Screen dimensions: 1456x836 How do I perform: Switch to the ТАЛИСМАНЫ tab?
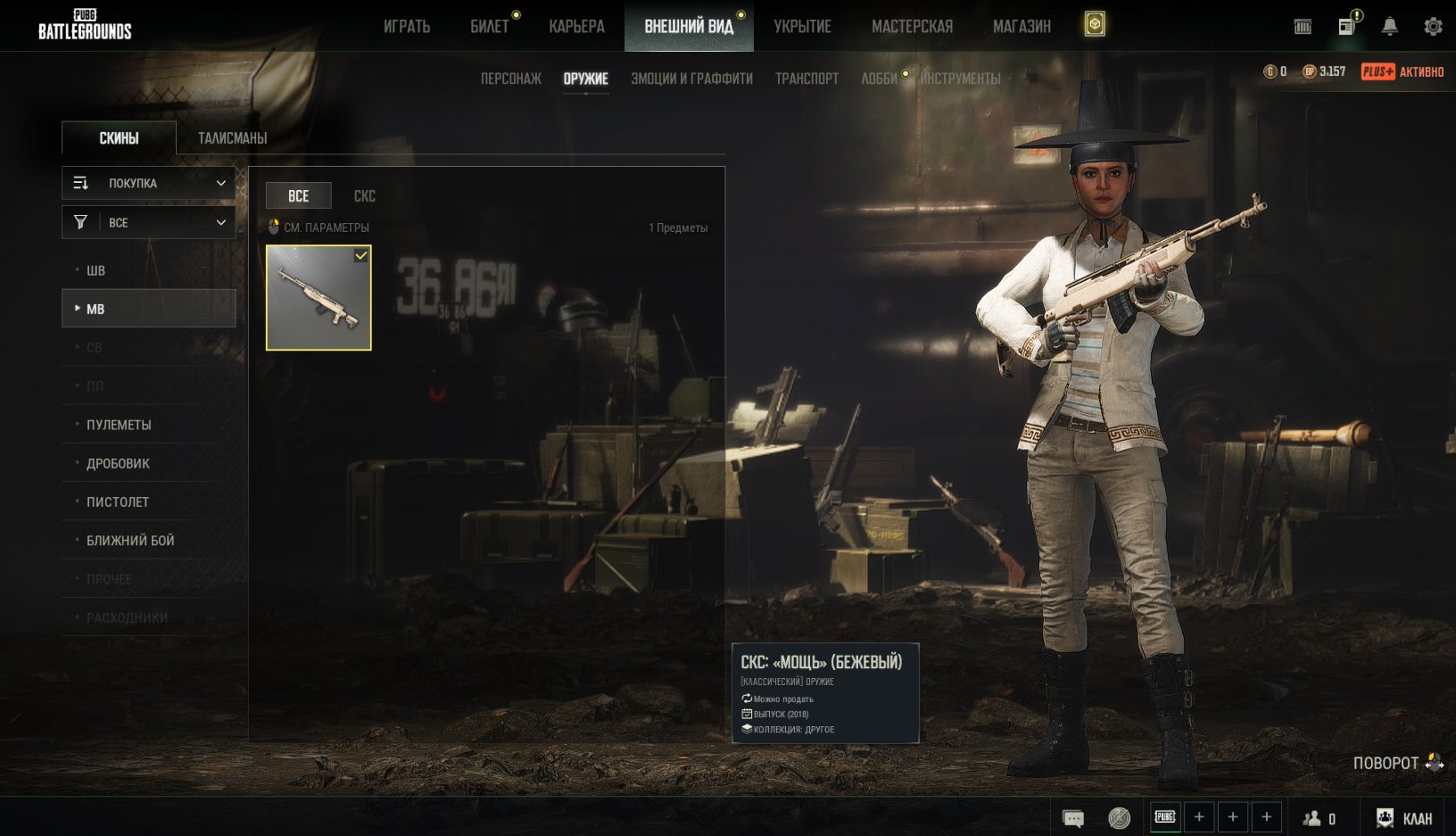[x=232, y=138]
